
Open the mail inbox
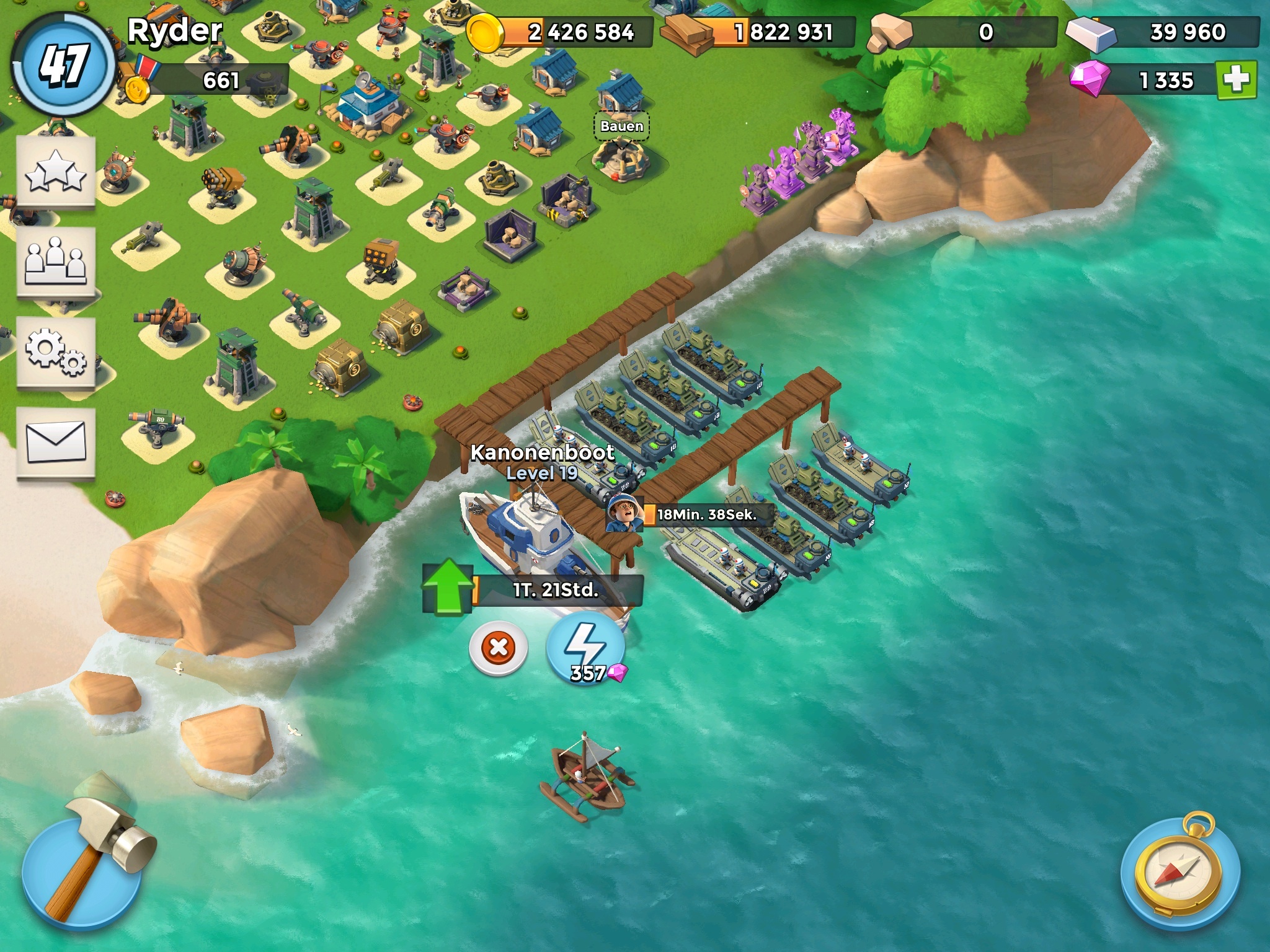(x=56, y=441)
